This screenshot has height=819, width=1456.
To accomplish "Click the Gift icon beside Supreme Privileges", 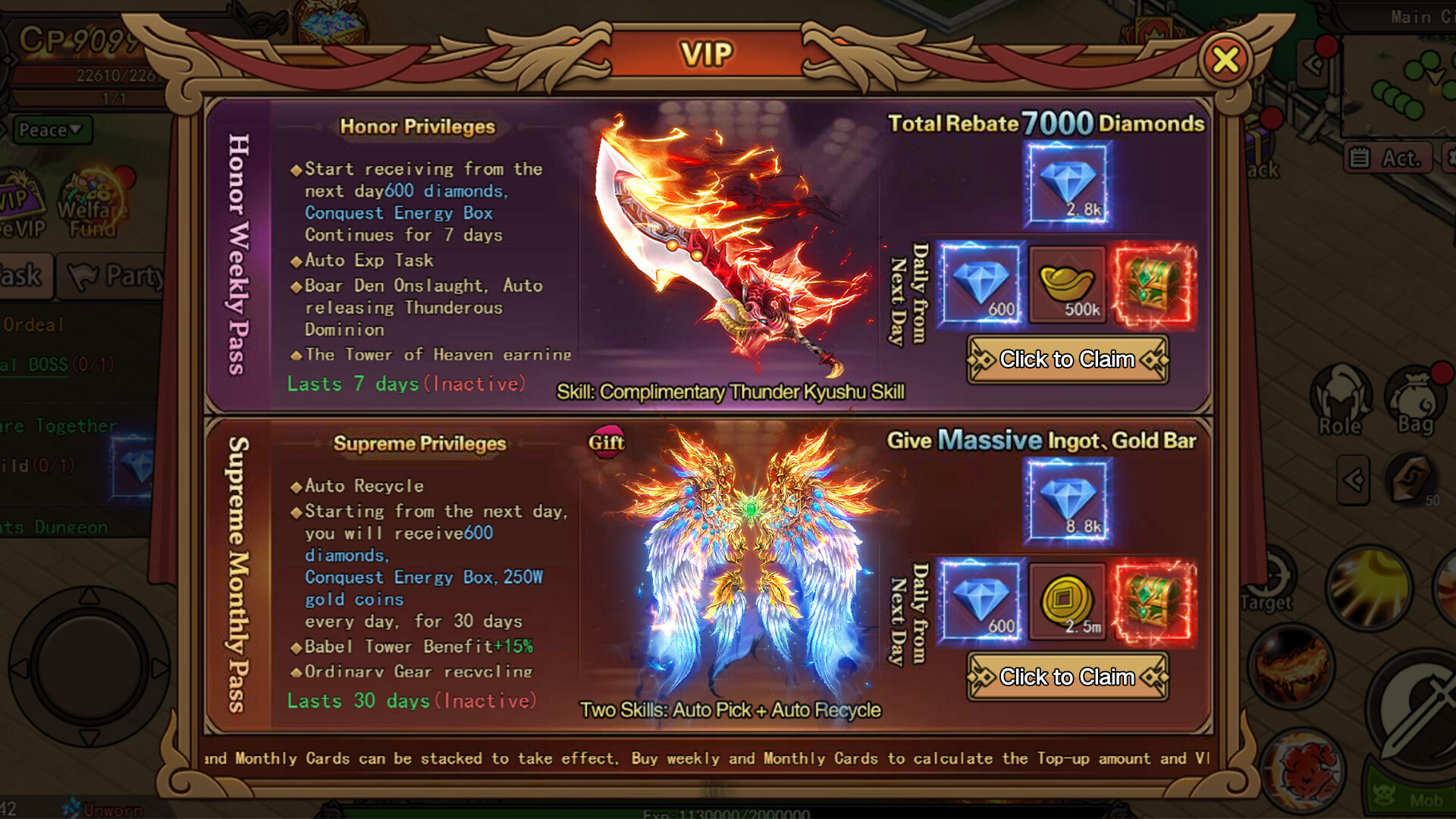I will (606, 442).
